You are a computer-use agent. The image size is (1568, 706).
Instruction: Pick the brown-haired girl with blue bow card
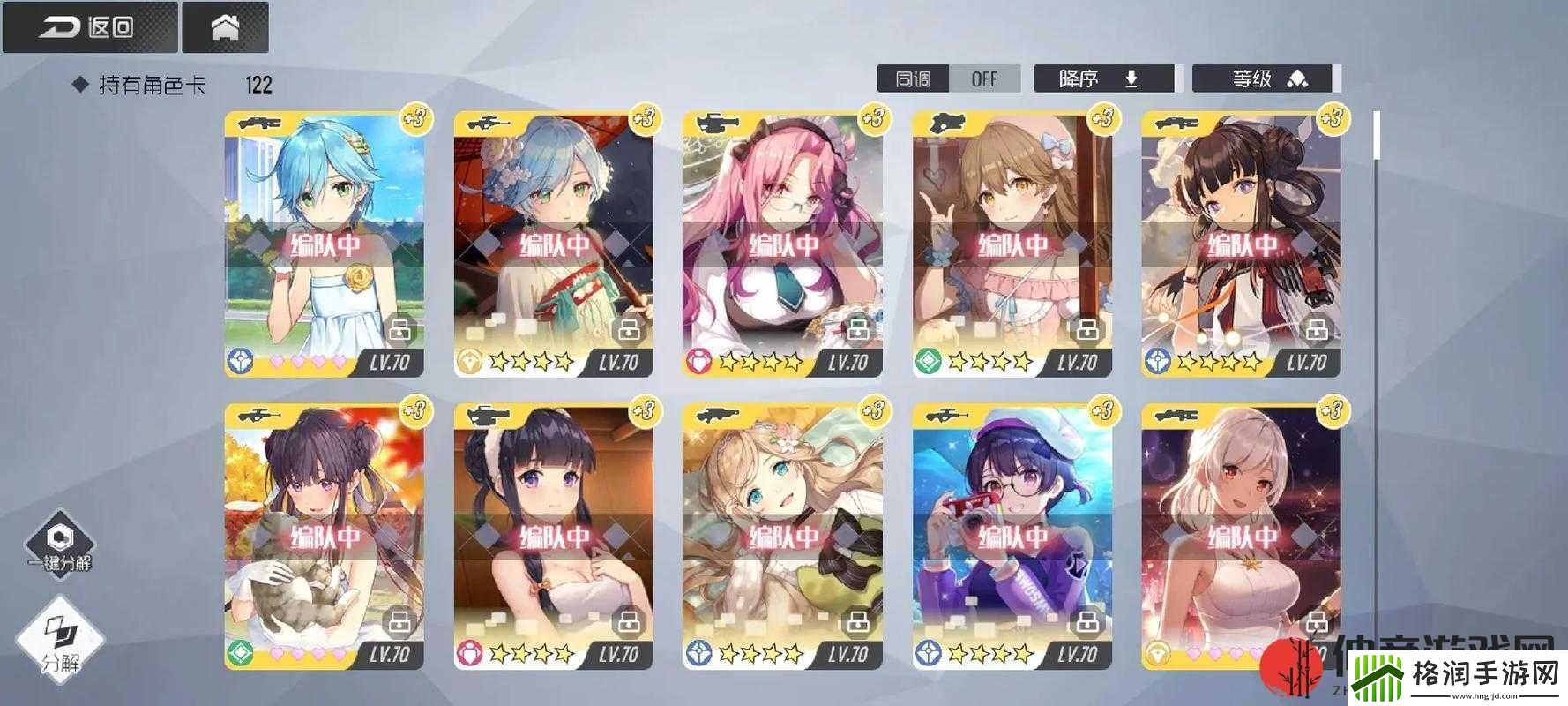[1012, 244]
